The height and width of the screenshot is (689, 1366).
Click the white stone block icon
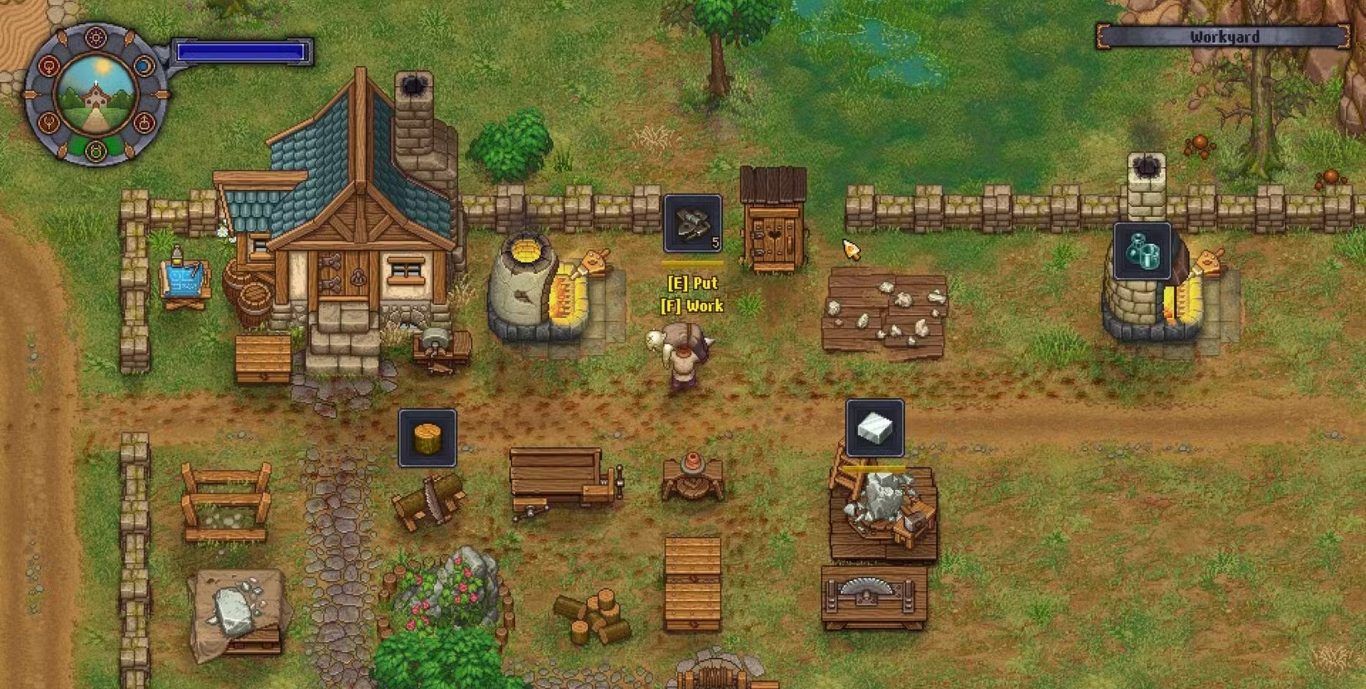point(875,428)
